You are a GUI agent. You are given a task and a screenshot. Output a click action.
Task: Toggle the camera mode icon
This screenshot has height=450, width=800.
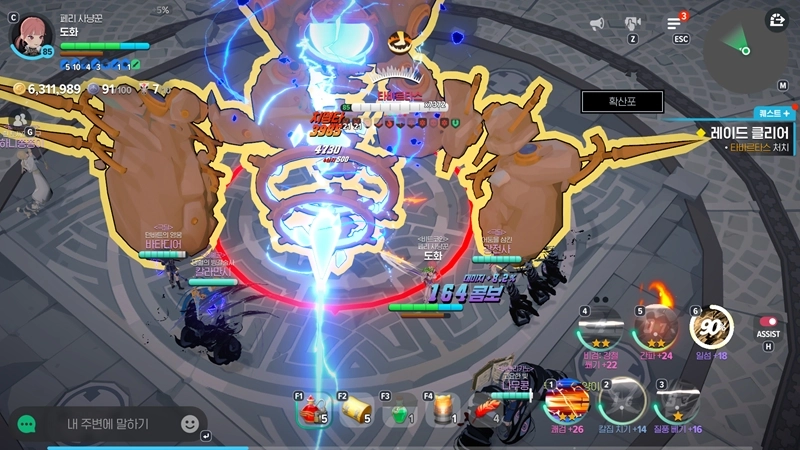tap(633, 23)
